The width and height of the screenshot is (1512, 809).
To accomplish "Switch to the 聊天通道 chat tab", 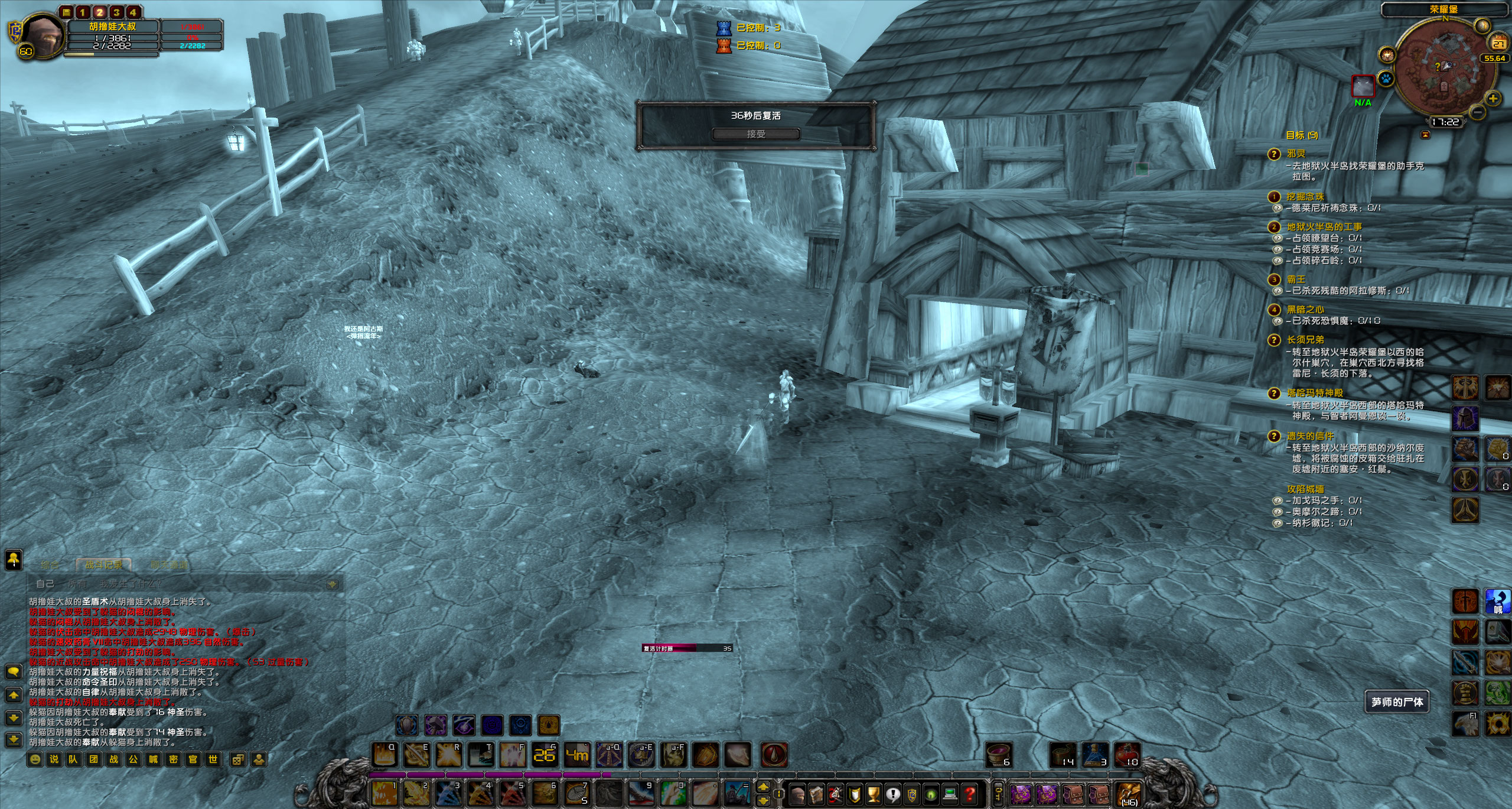I will pos(170,564).
